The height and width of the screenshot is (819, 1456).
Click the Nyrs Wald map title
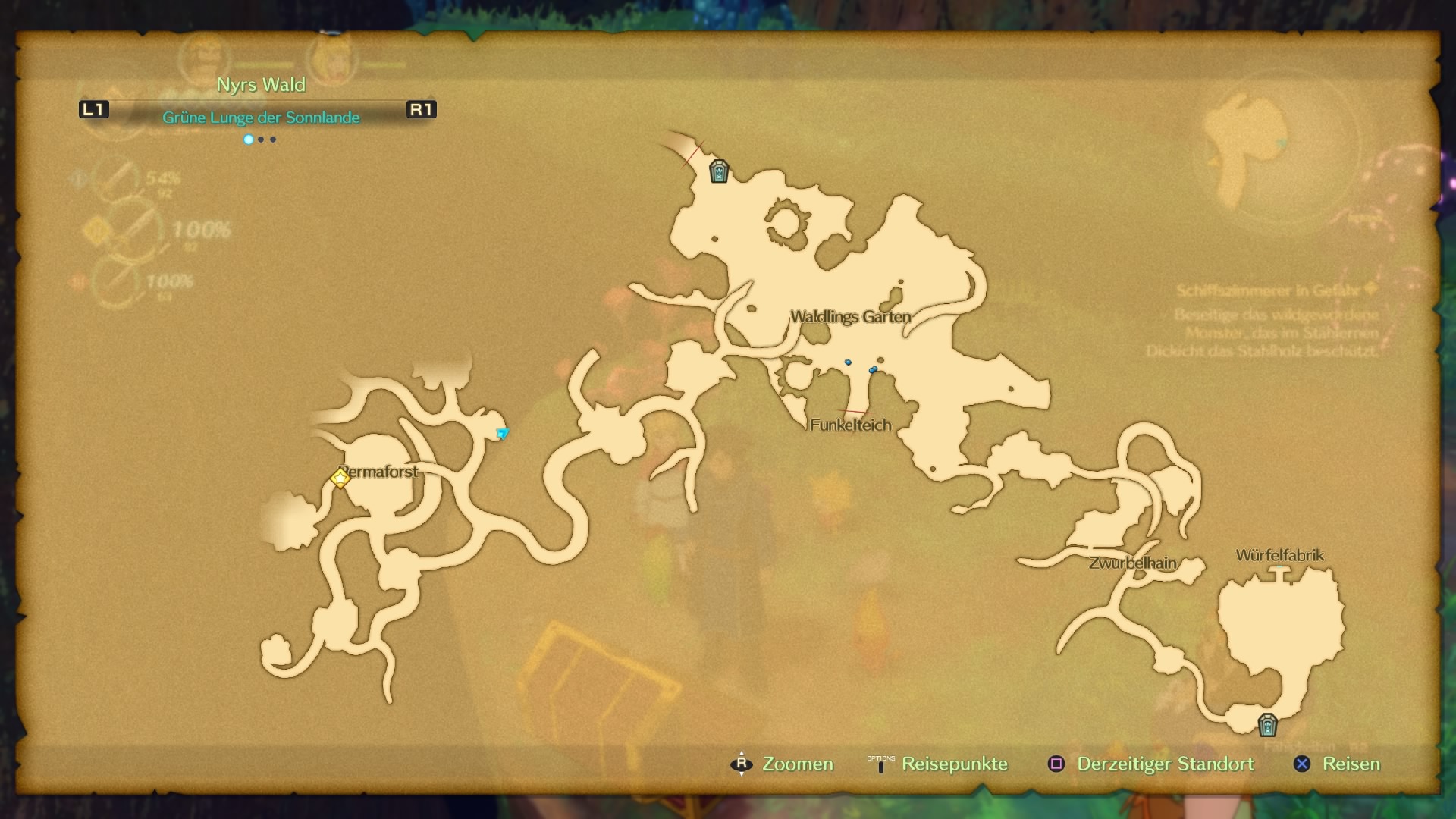coord(261,85)
